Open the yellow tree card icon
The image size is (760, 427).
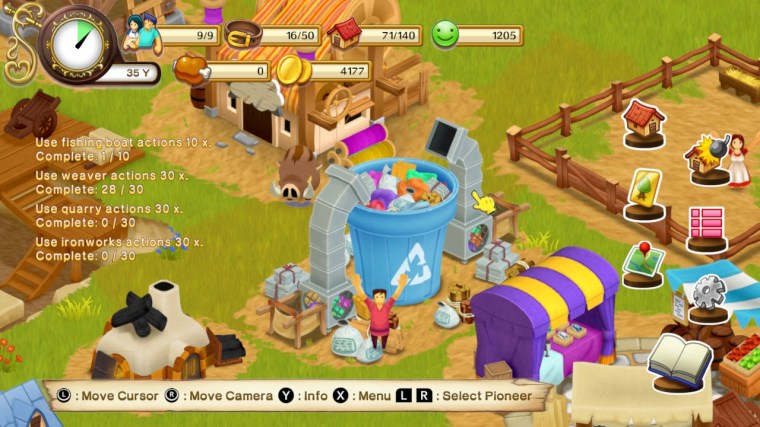click(643, 190)
